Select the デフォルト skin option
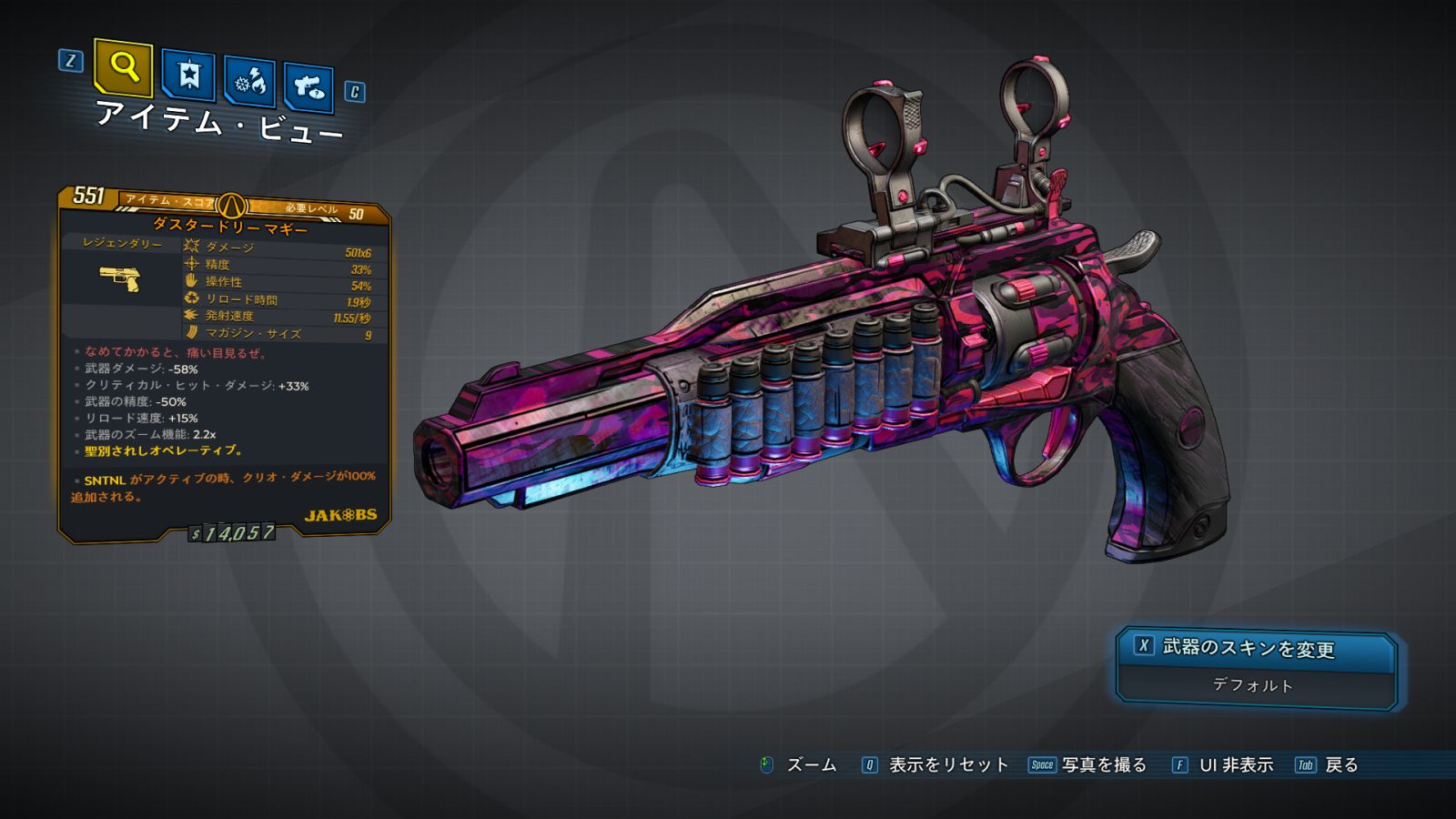Image resolution: width=1456 pixels, height=819 pixels. pyautogui.click(x=1254, y=685)
